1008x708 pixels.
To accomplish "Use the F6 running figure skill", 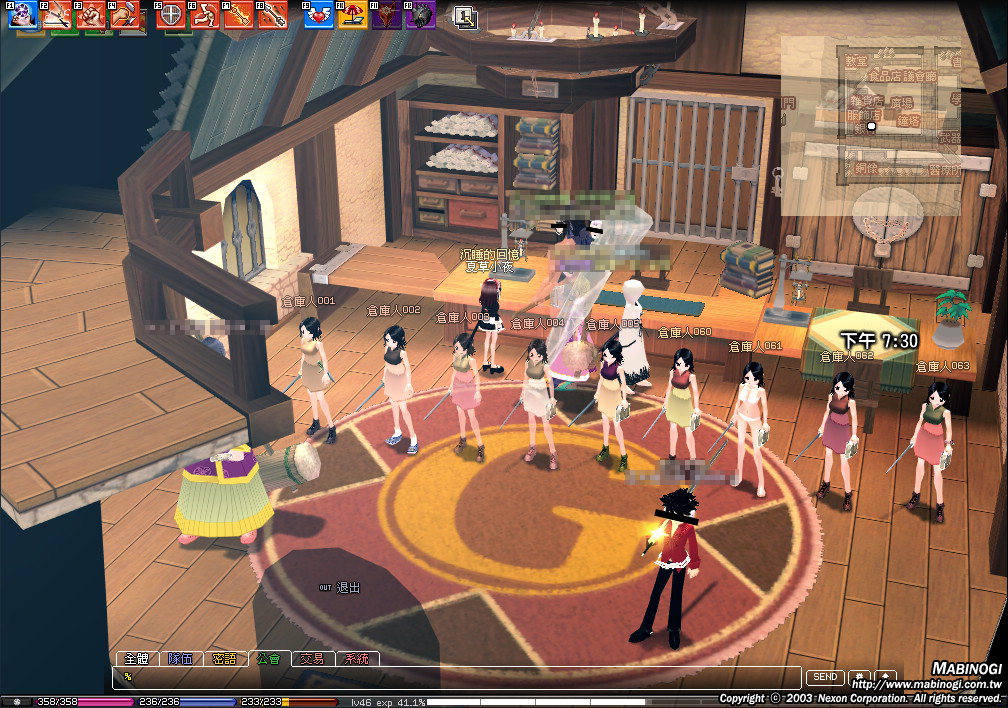I will [x=205, y=14].
